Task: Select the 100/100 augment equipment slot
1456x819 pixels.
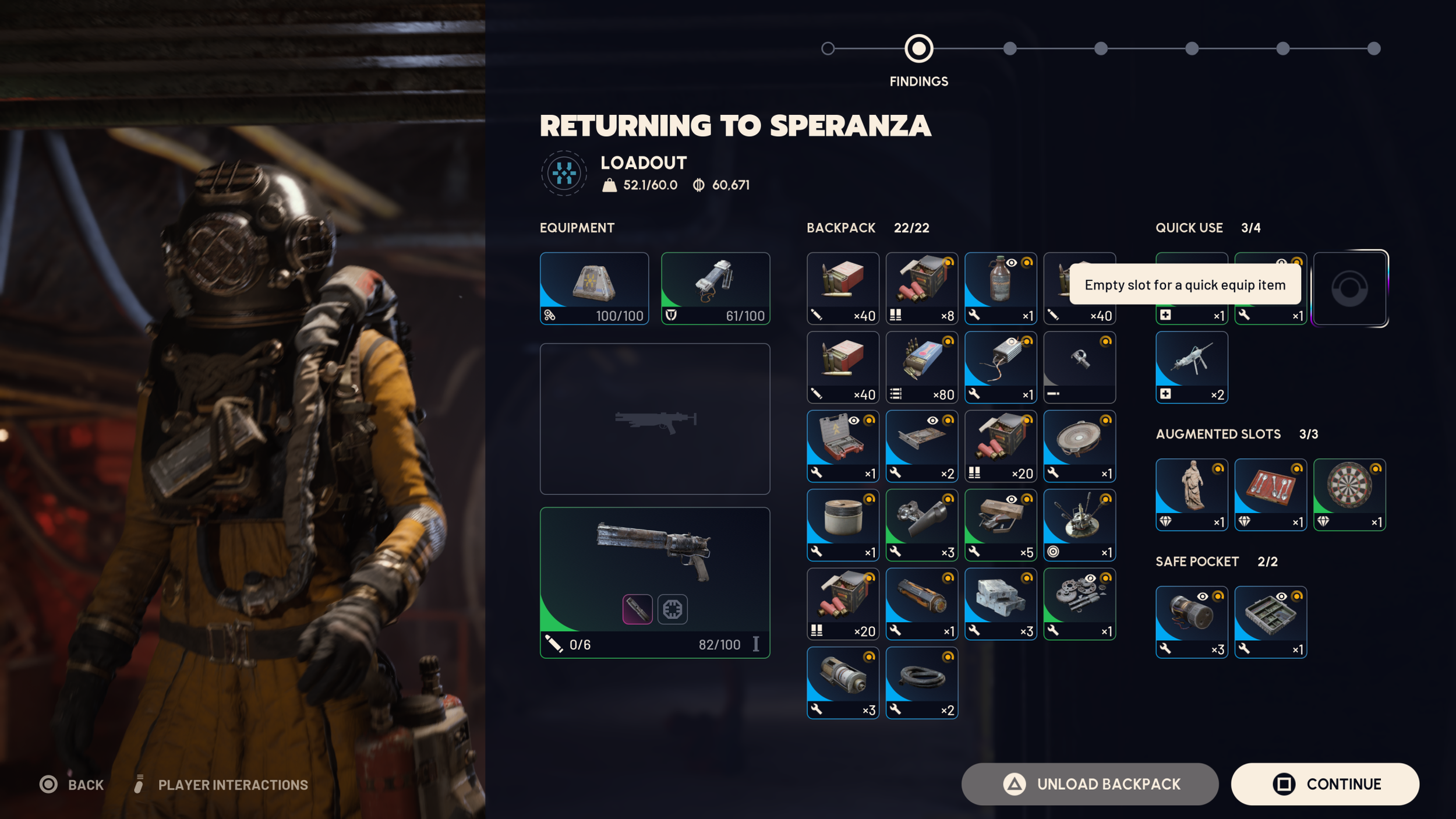Action: pyautogui.click(x=594, y=288)
